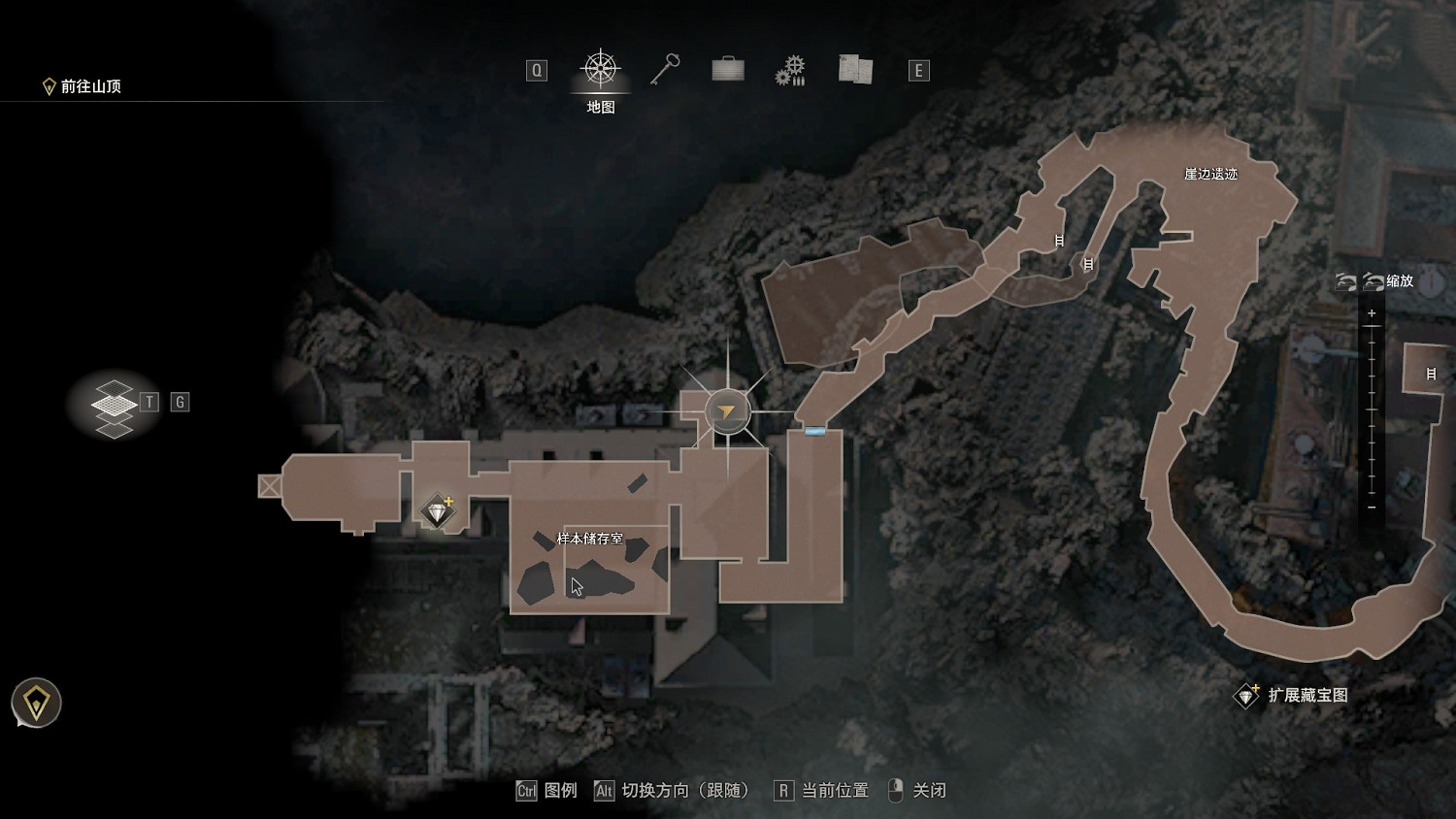Open the documents and files icon
Screen dimensions: 1456x819
853,69
